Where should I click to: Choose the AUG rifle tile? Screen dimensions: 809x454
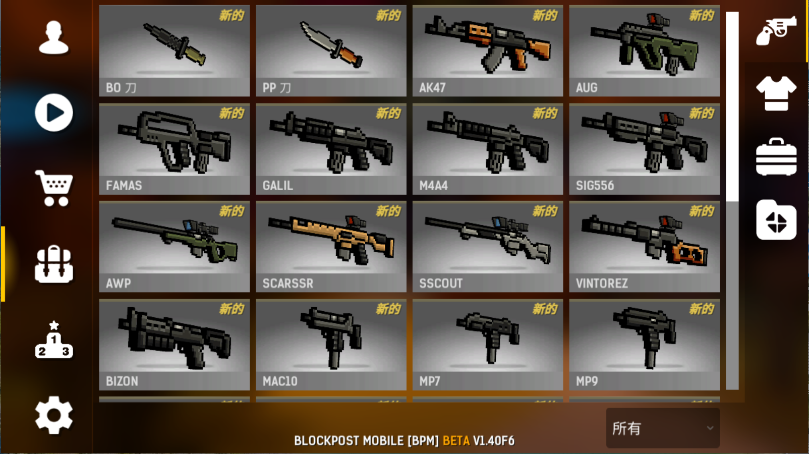pyautogui.click(x=644, y=50)
